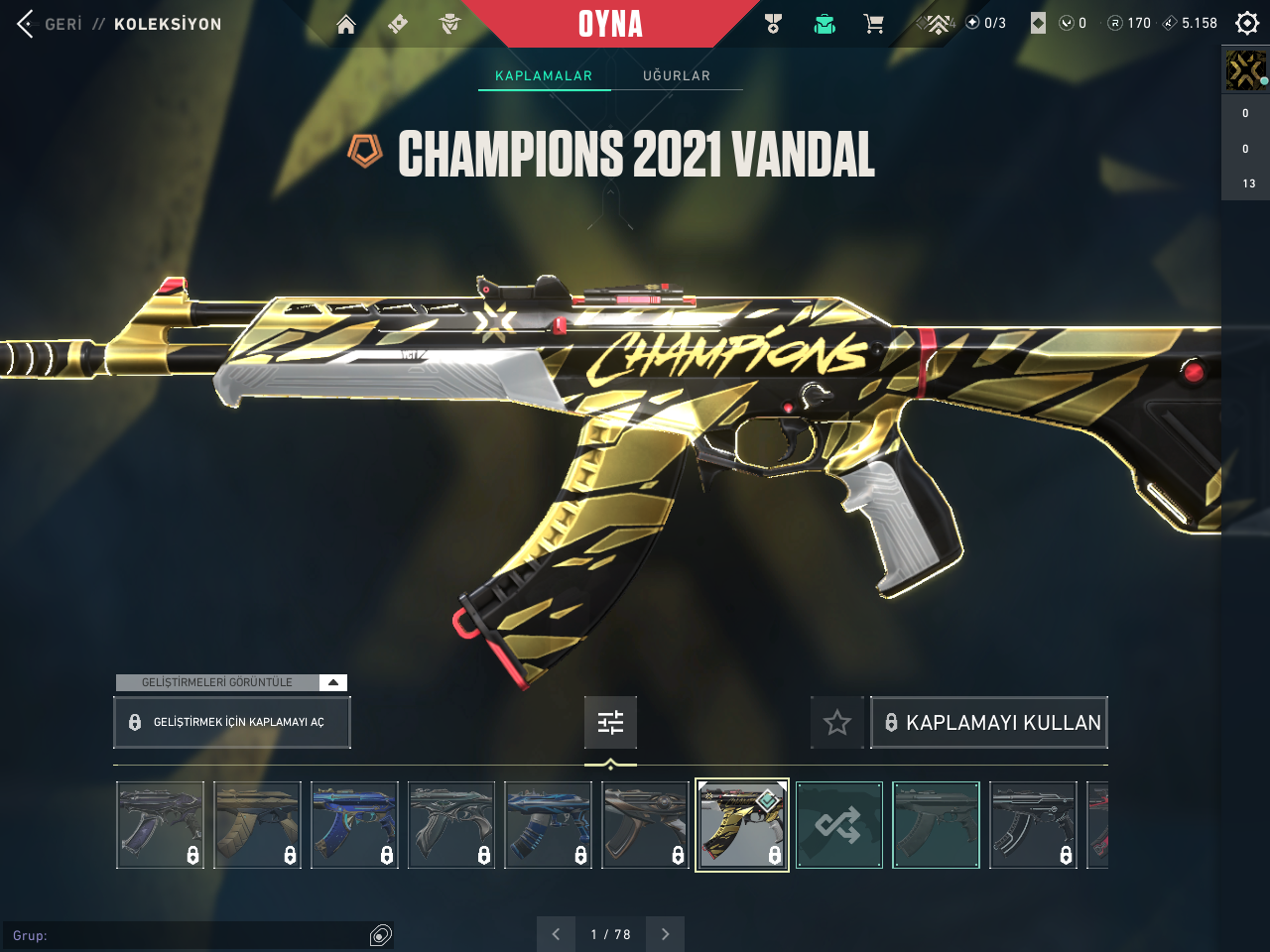Viewport: 1270px width, 952px height.
Task: Mark skin as favorite with star
Action: pos(837,723)
